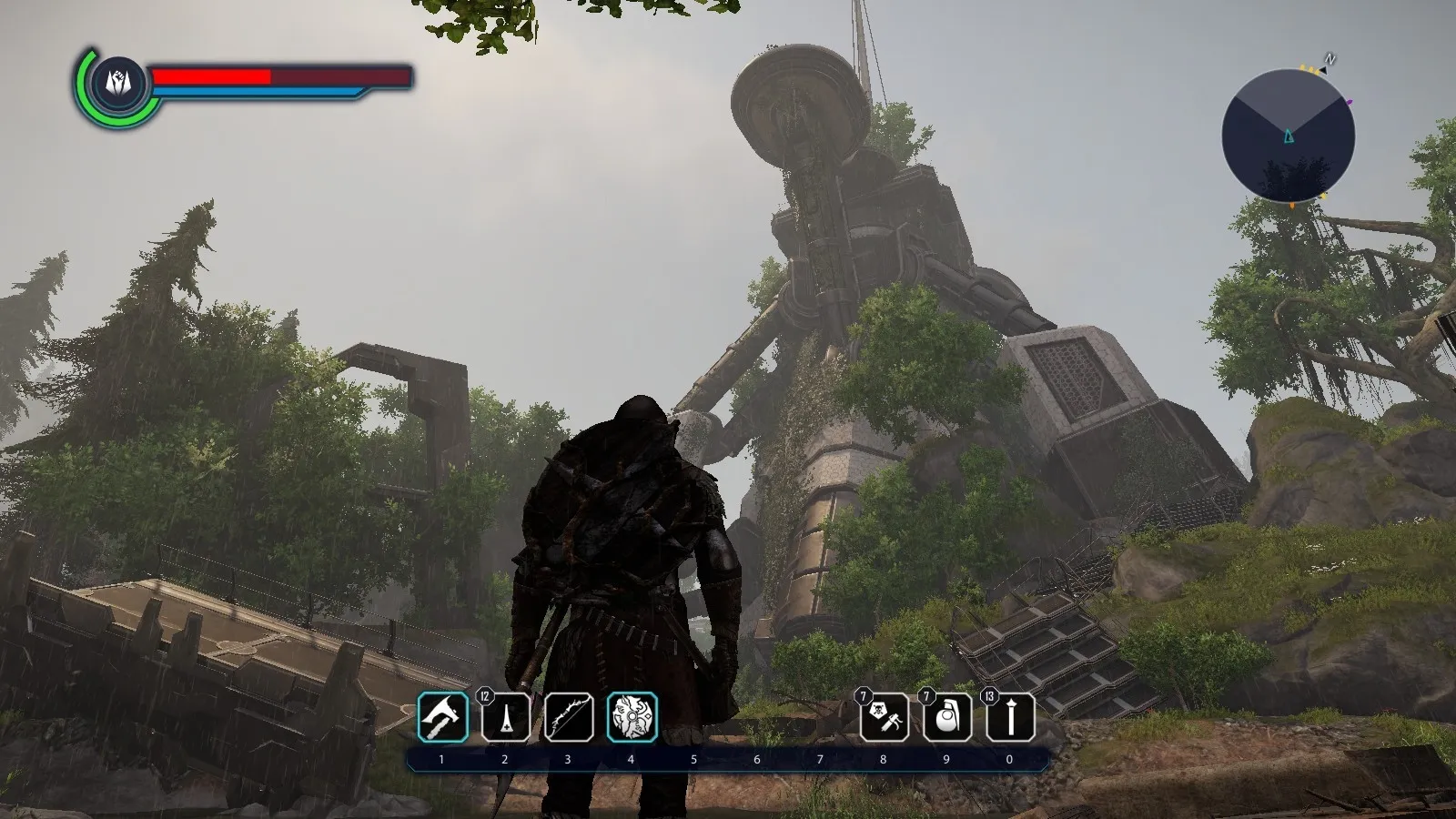Click the faction emblem beside the health bar
Screen dimensions: 1456x819
click(x=118, y=83)
